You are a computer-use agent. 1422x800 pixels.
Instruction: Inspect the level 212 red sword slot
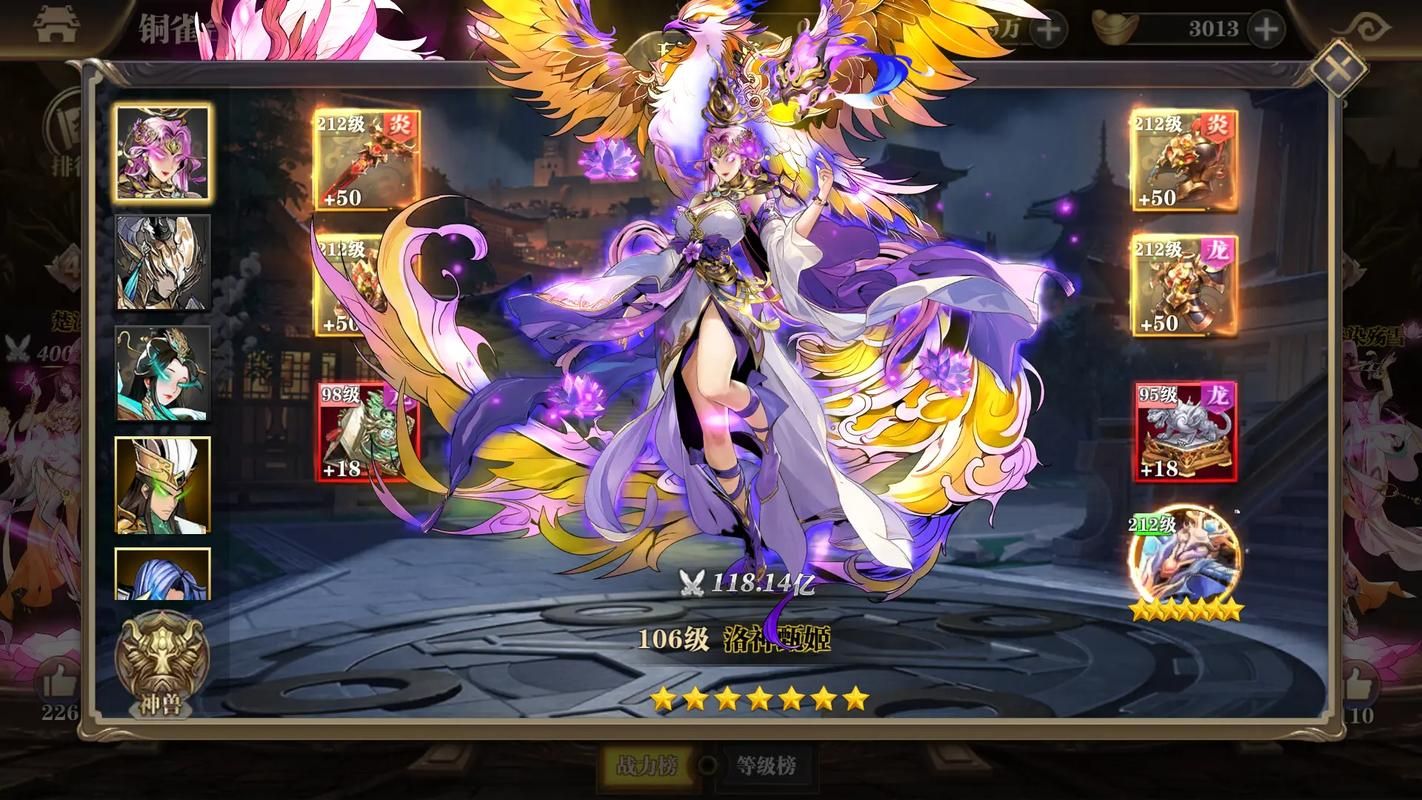pos(367,160)
